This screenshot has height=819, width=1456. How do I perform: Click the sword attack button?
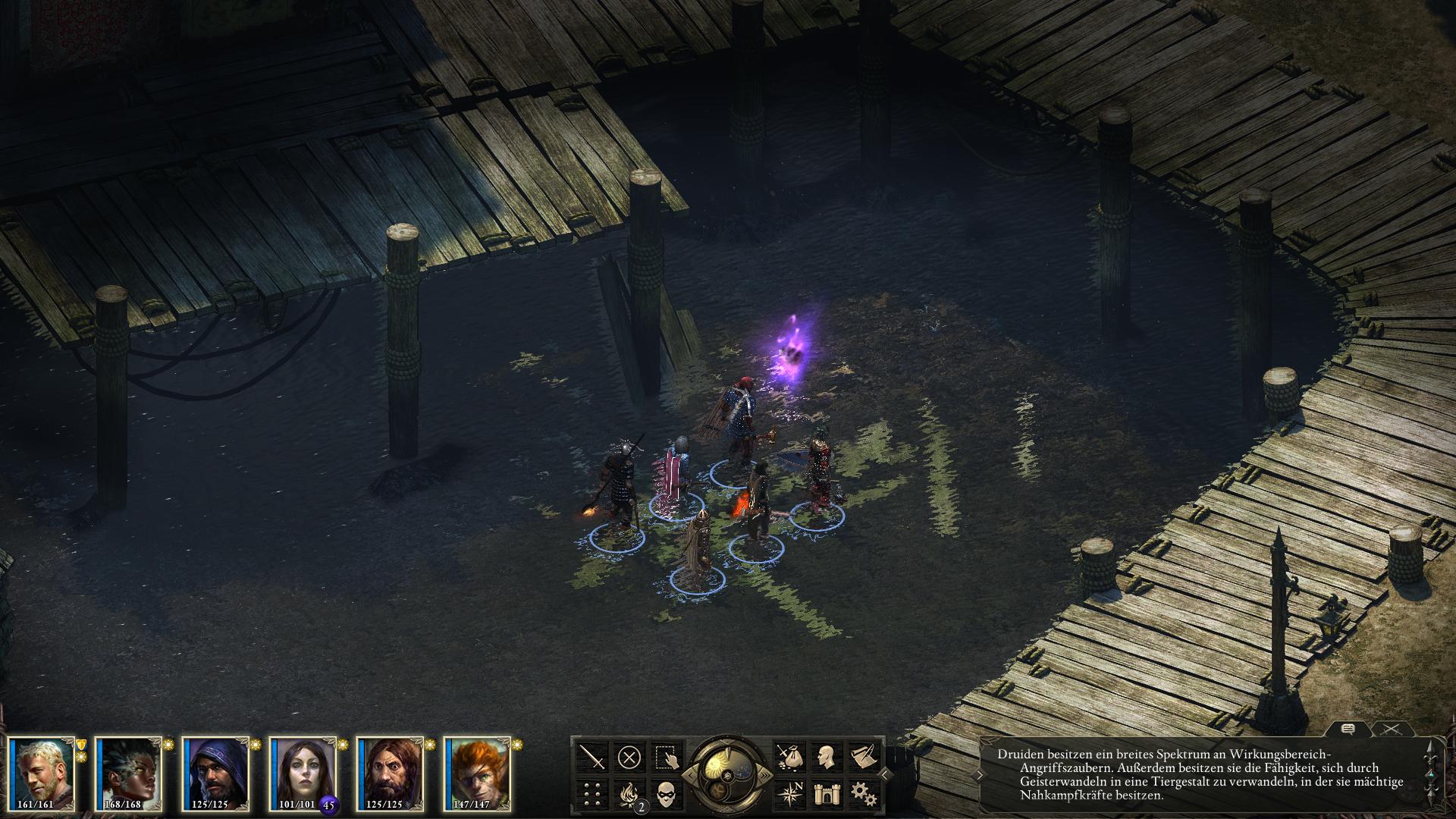pyautogui.click(x=592, y=756)
